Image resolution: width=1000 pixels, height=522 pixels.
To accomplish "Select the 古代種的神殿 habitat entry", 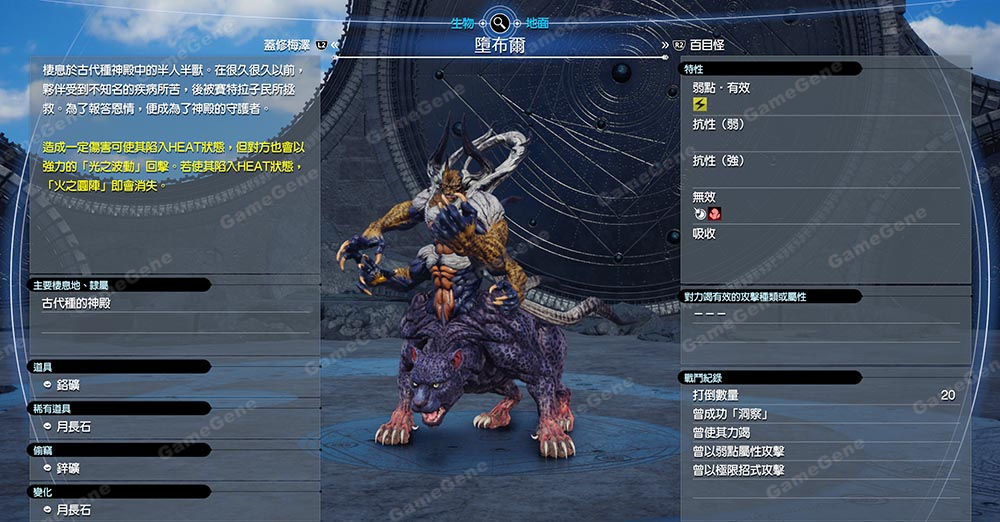I will [x=77, y=303].
